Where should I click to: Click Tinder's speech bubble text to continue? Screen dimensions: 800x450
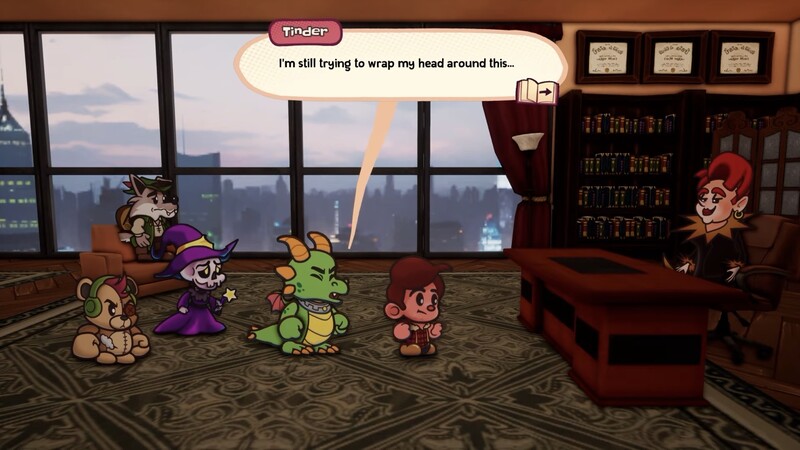pyautogui.click(x=396, y=64)
